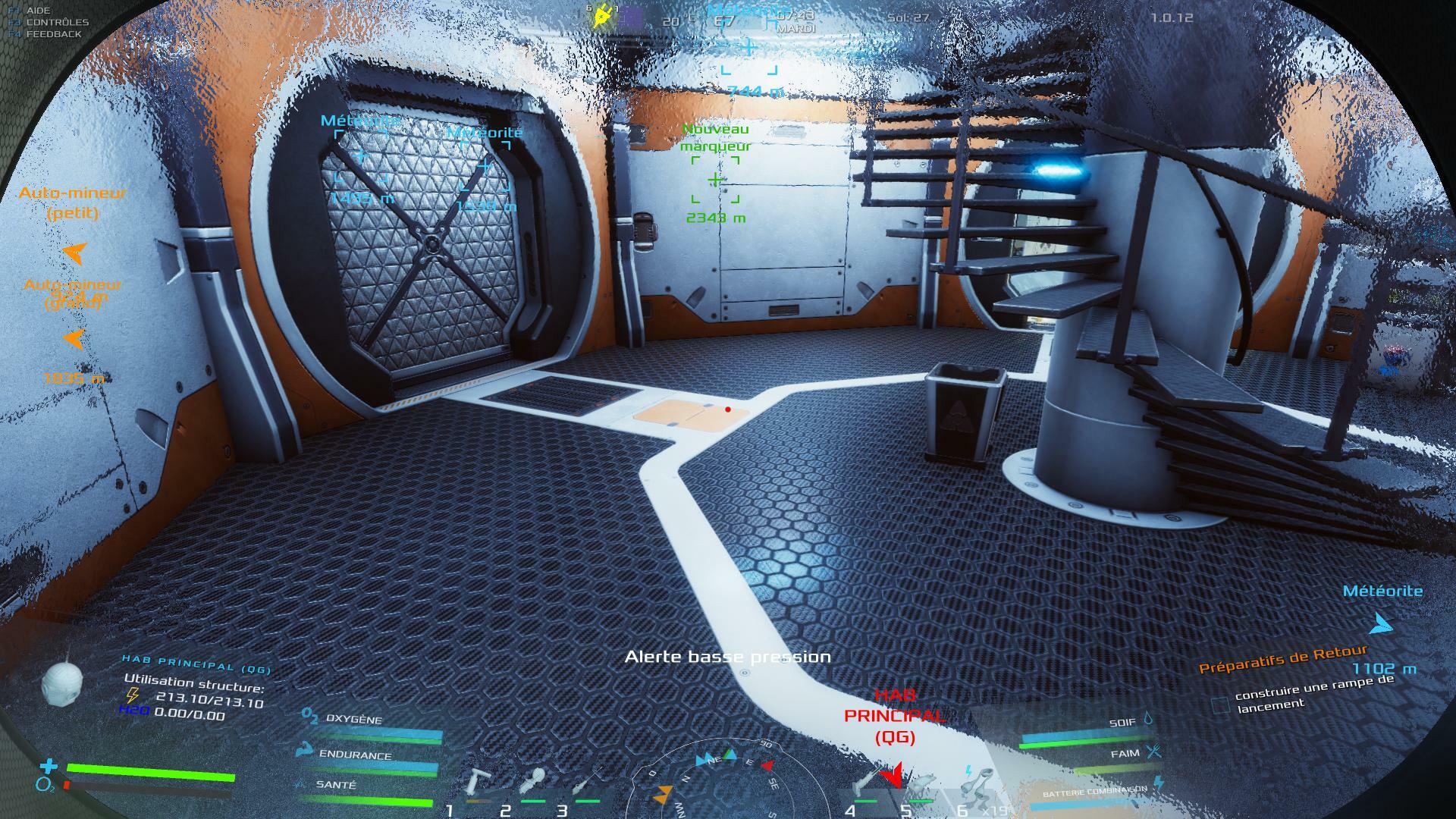1456x819 pixels.
Task: Select the item in hotbar slot 5
Action: [920, 785]
